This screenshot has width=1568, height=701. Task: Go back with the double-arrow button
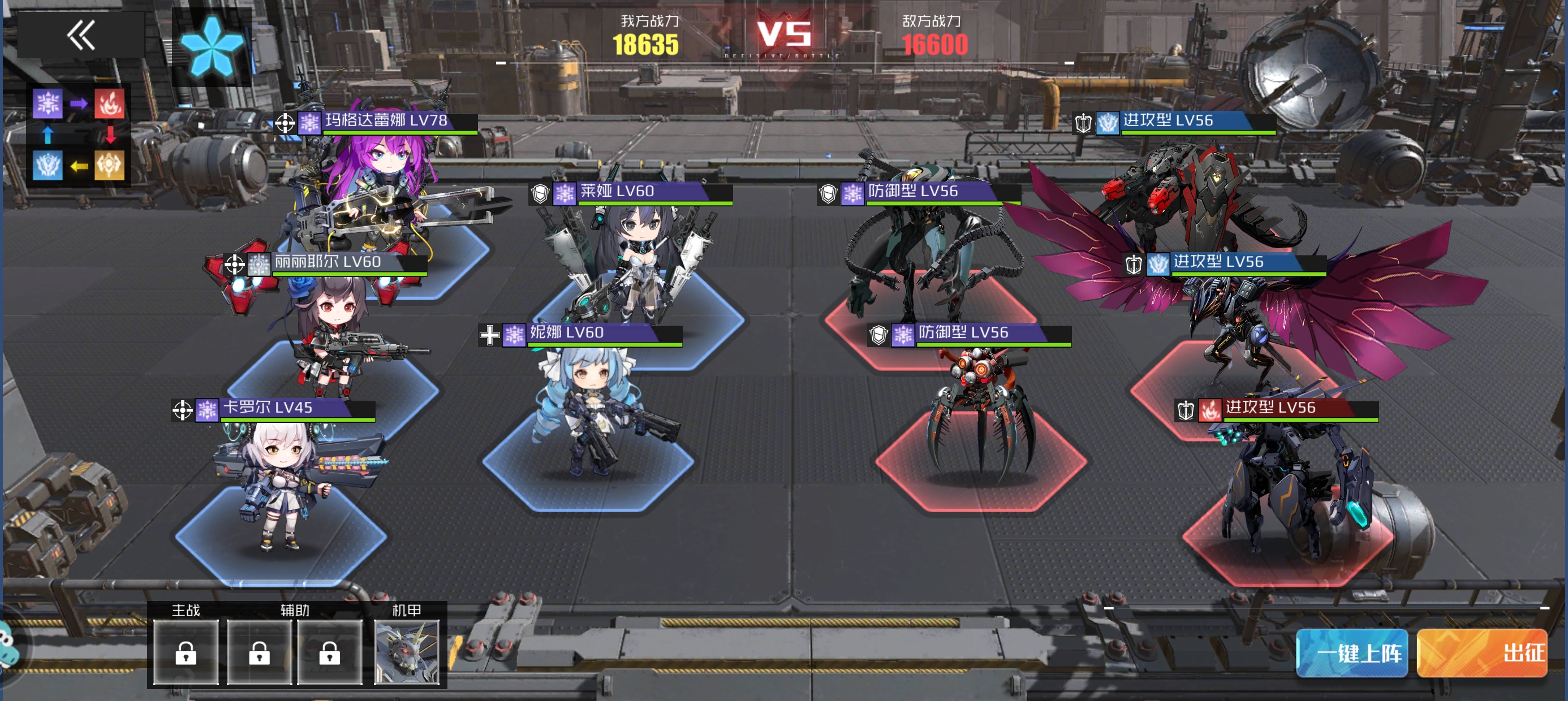pos(81,34)
